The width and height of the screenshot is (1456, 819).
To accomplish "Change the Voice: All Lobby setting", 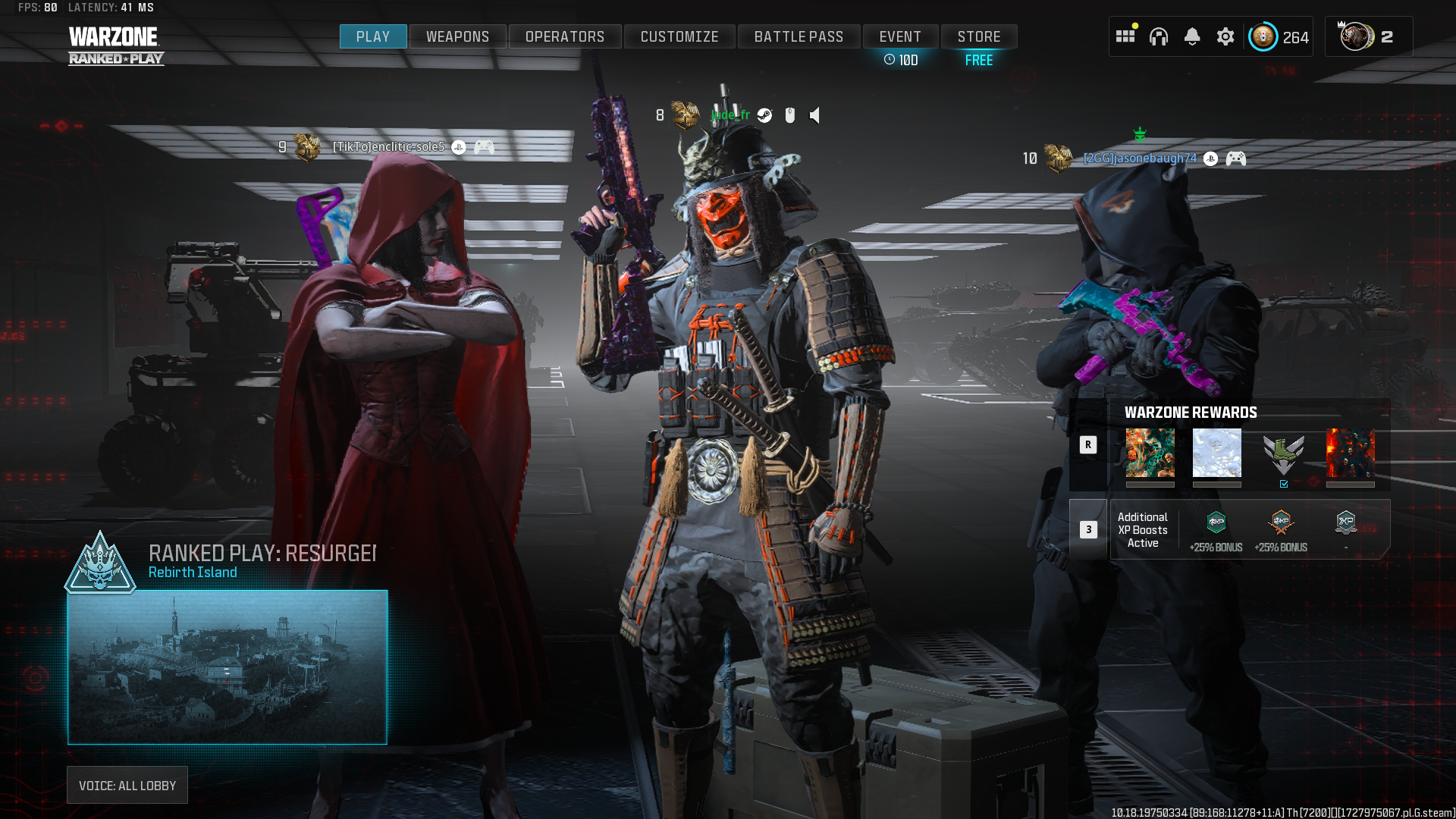I will coord(127,786).
